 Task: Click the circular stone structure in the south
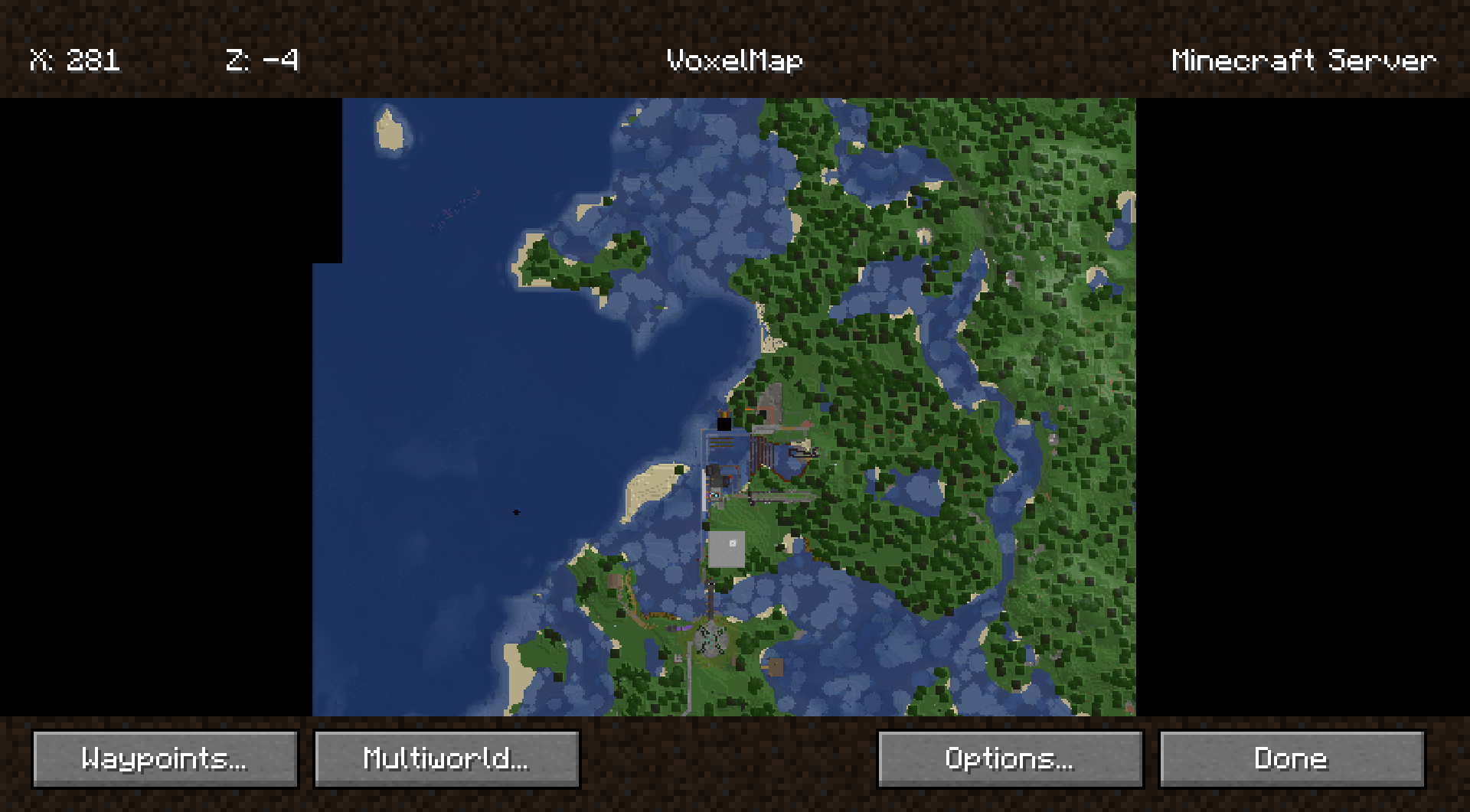coord(710,639)
